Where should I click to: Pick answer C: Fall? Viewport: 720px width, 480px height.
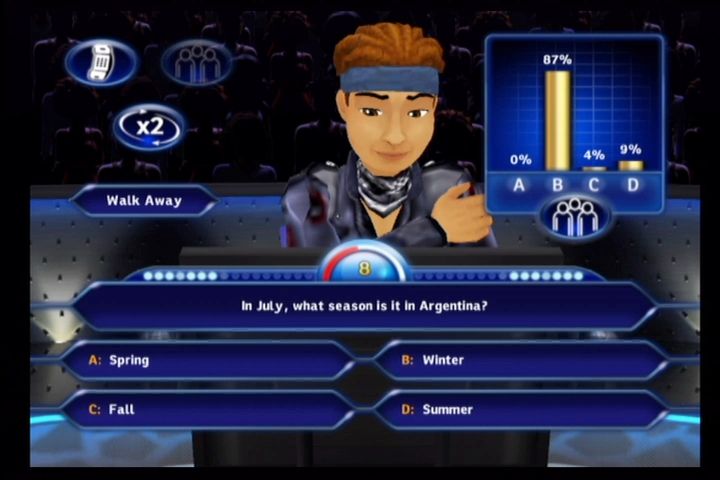tap(210, 409)
